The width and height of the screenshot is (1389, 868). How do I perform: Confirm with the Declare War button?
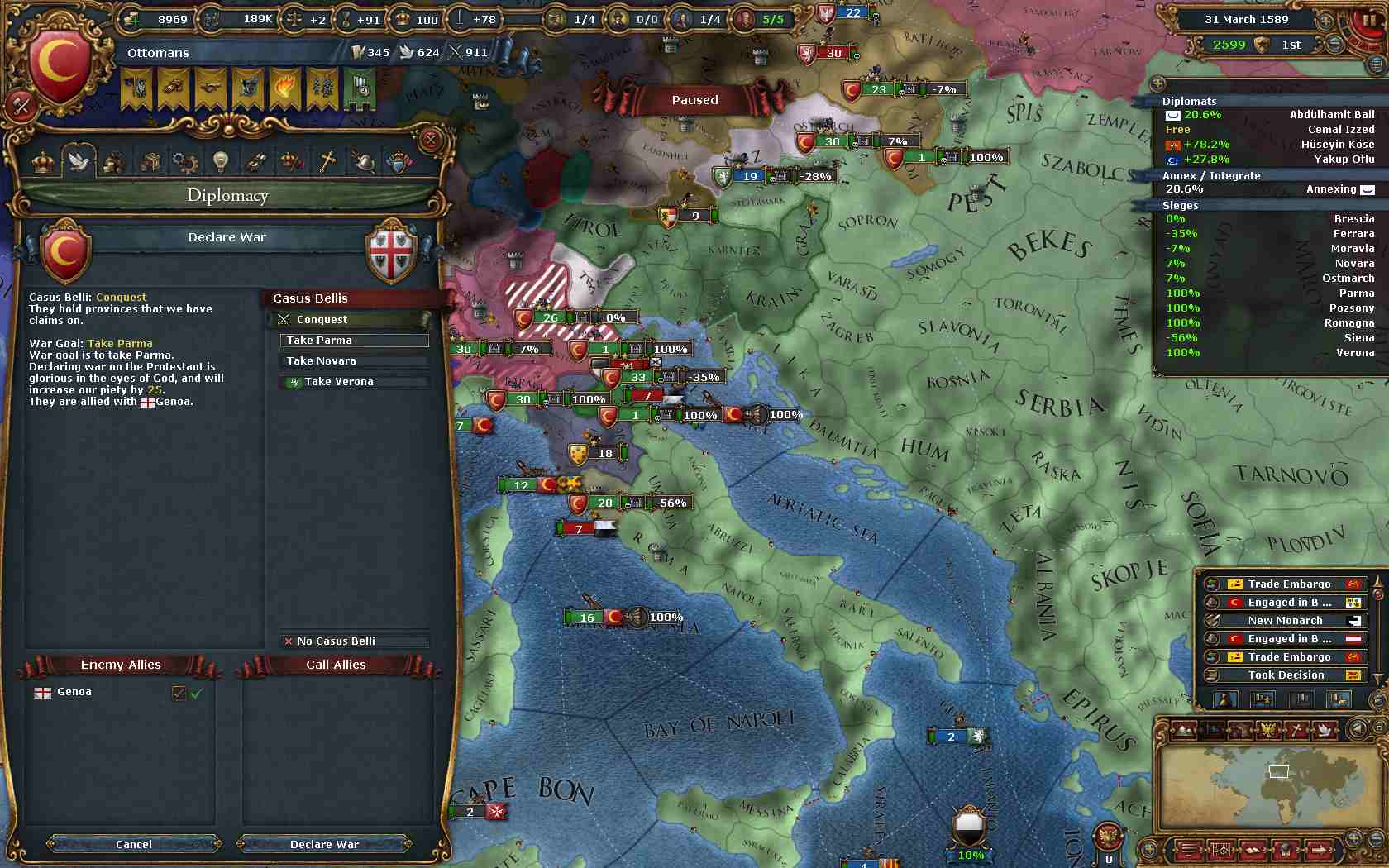[x=324, y=844]
